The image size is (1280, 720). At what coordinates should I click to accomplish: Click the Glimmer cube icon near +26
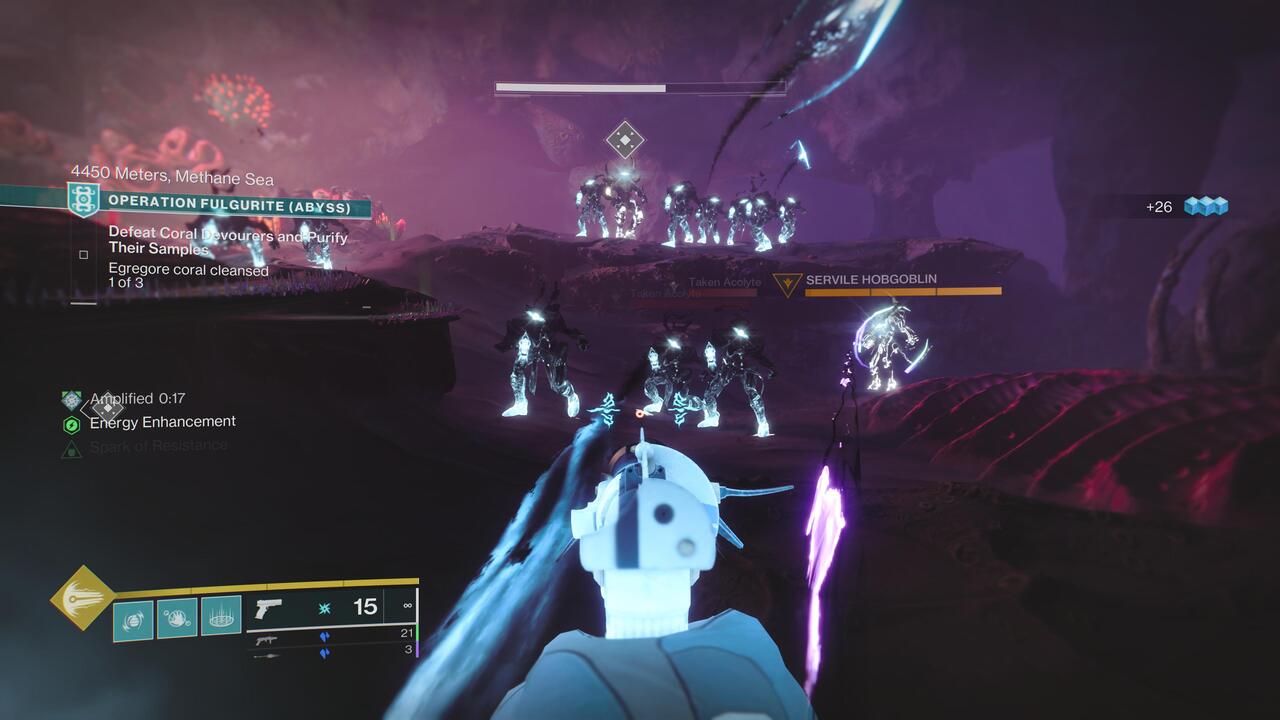coord(1209,203)
